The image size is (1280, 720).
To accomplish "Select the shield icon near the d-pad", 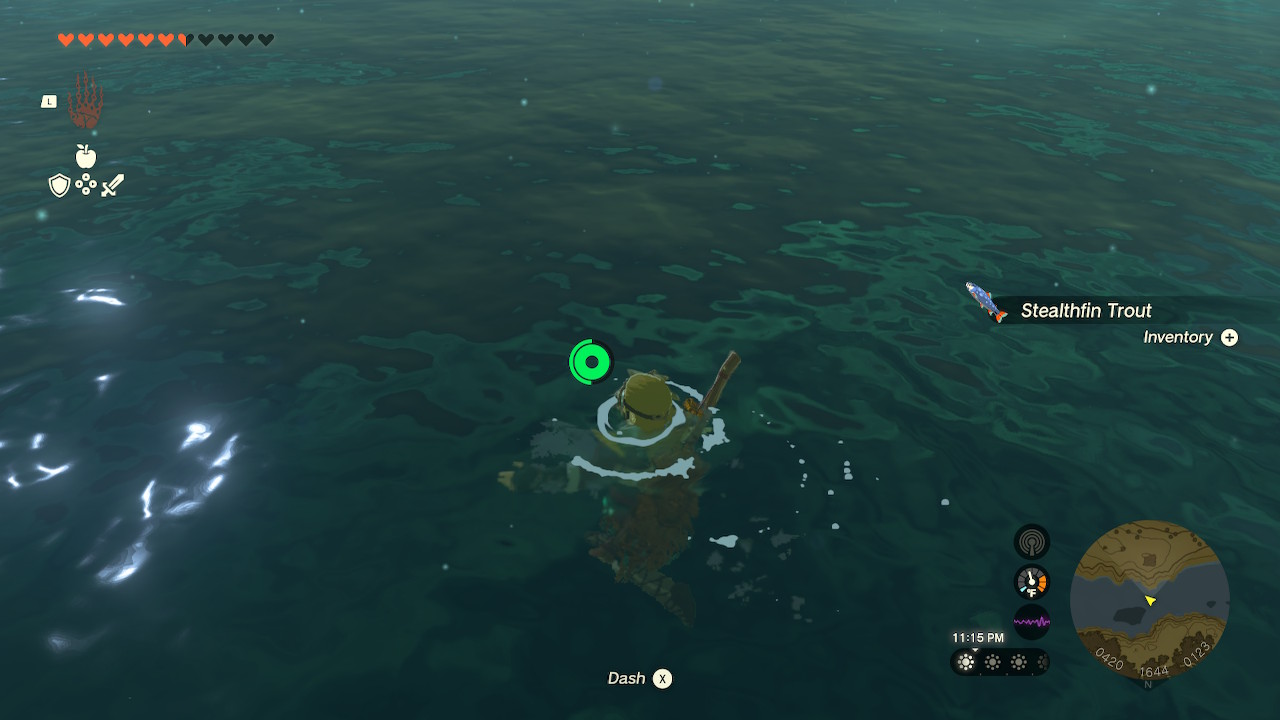I will tap(57, 186).
